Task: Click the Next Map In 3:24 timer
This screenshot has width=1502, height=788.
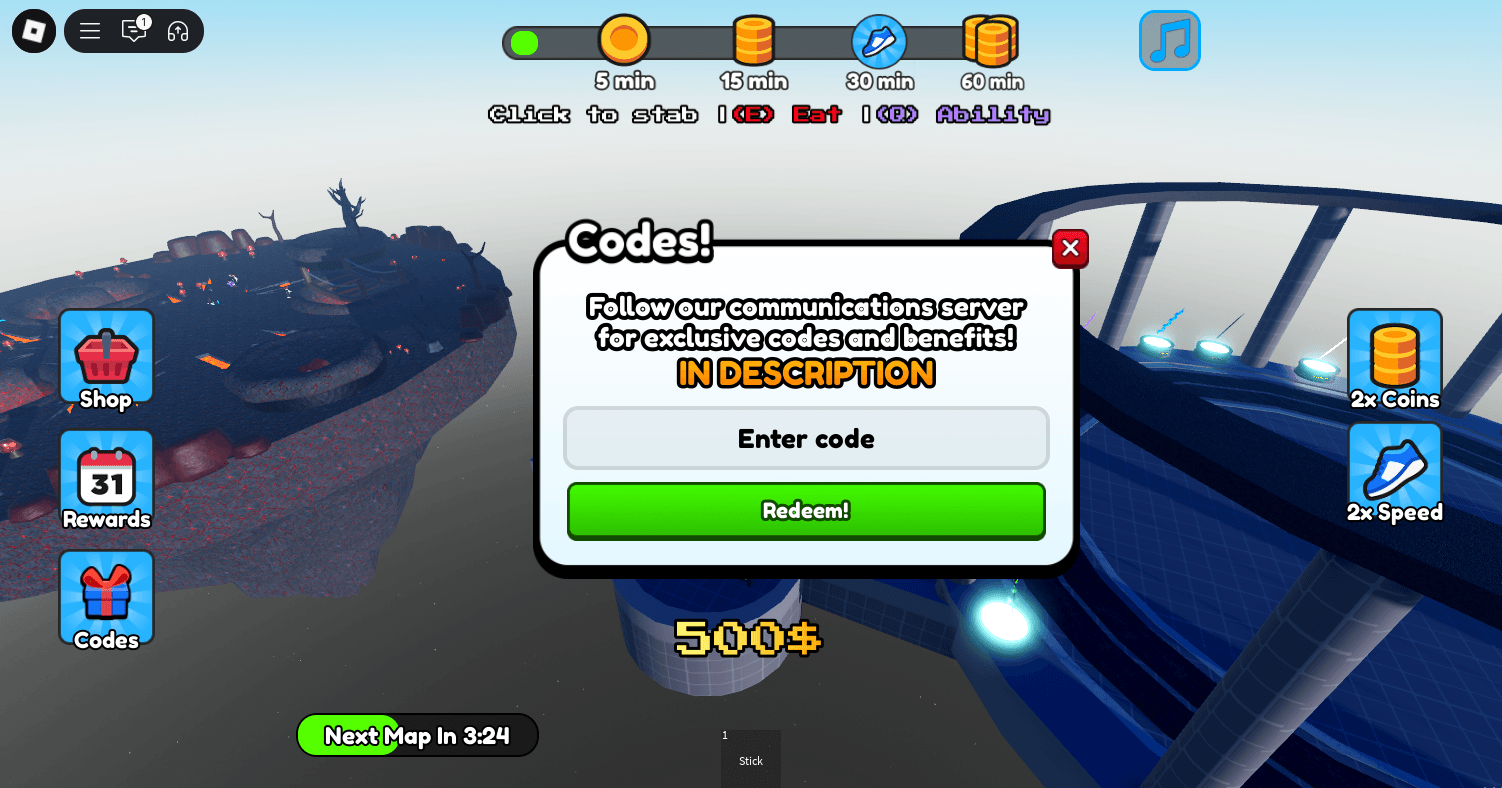Action: [417, 735]
